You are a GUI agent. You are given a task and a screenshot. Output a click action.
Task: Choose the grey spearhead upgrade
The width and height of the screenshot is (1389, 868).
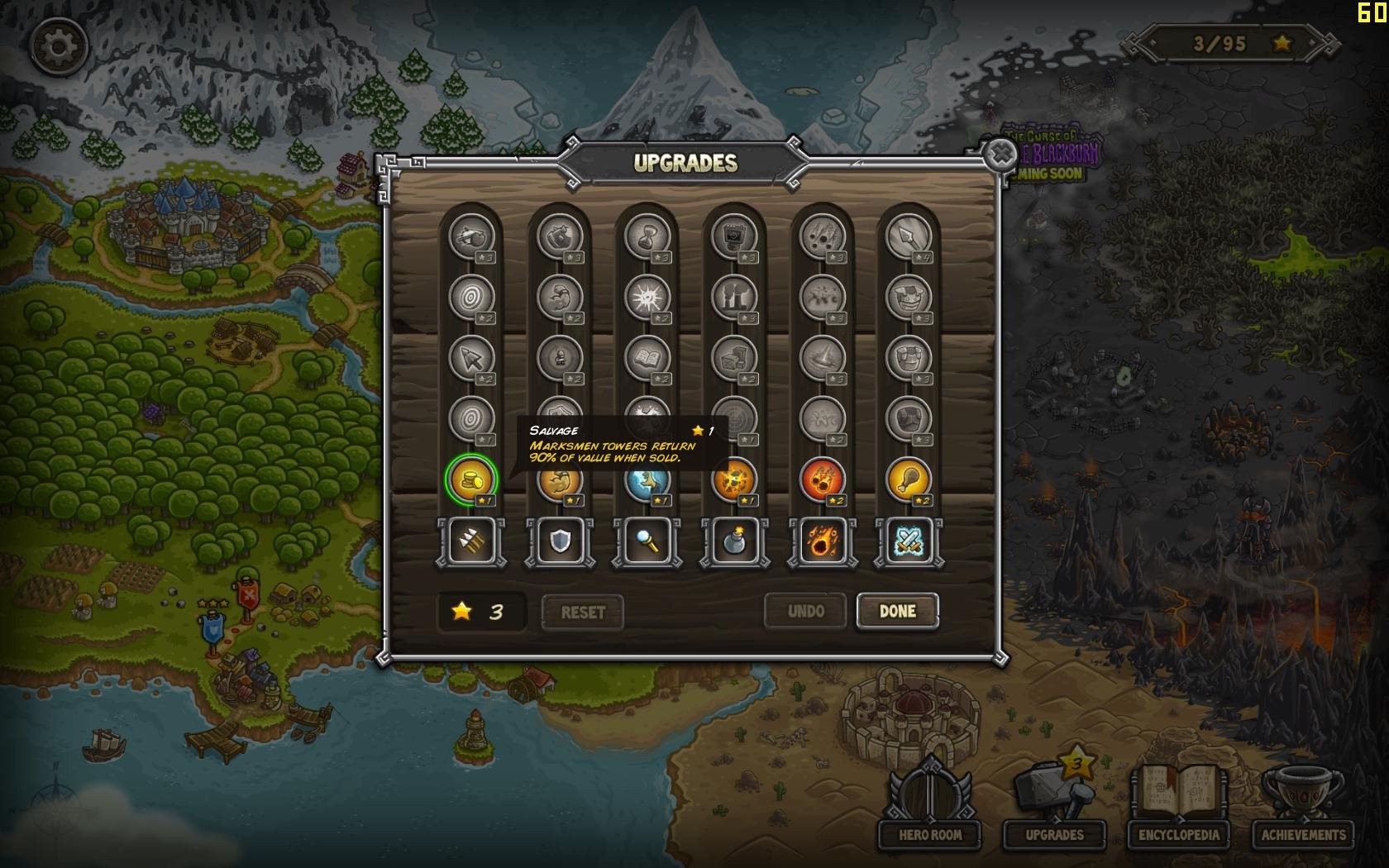(x=908, y=236)
